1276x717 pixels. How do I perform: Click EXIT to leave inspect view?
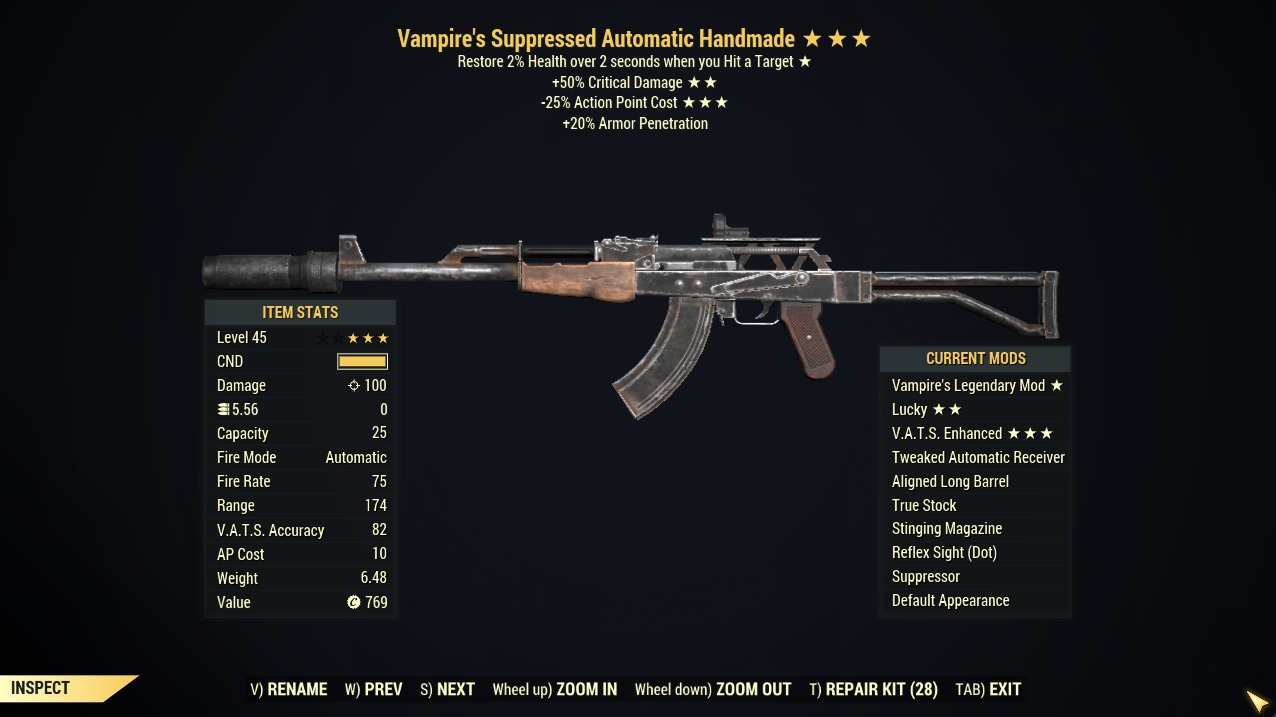tap(988, 689)
